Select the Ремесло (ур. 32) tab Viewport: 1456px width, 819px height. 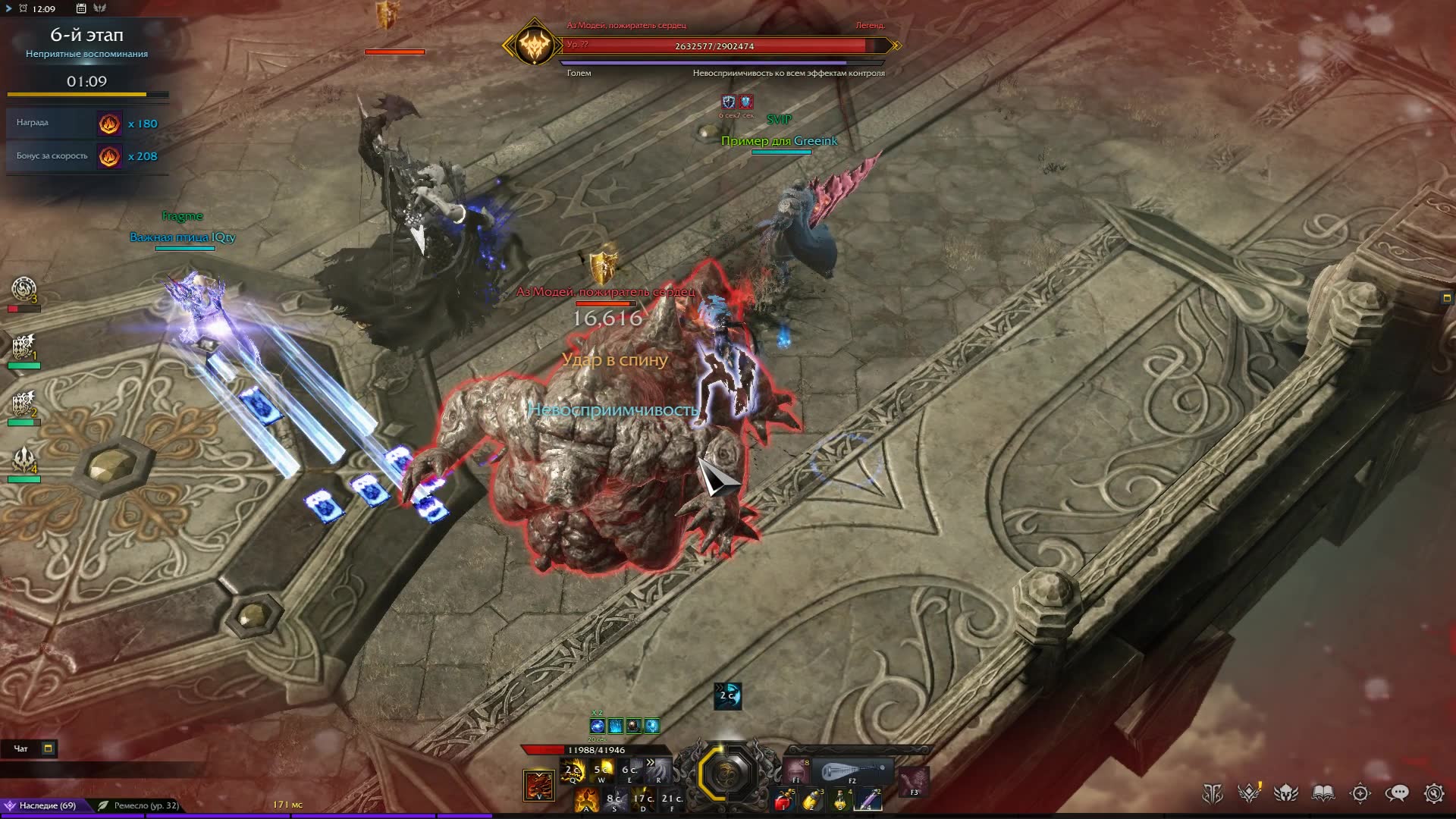coord(145,805)
